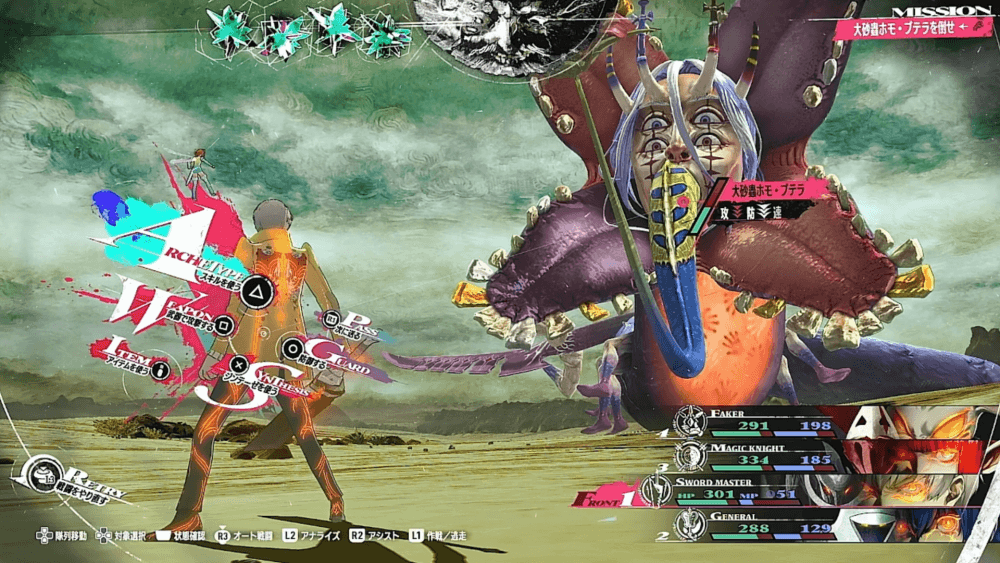
Task: Select the Magic Knight party panel
Action: (x=820, y=457)
